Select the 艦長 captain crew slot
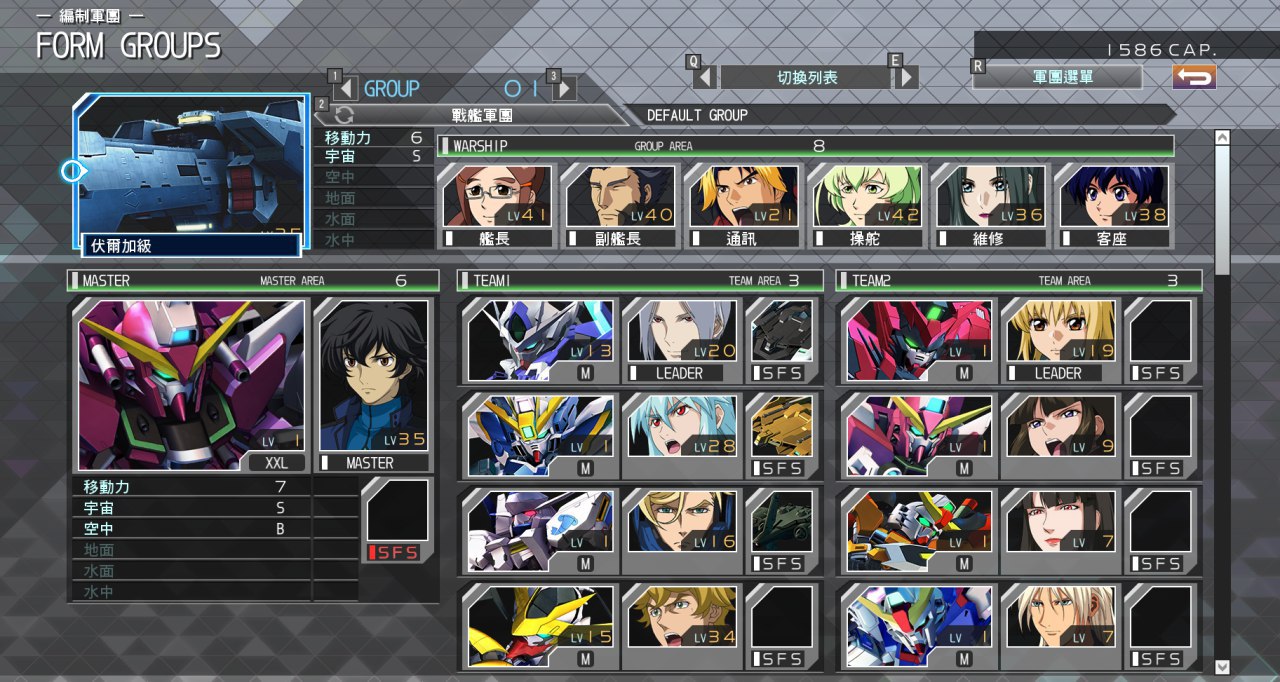The width and height of the screenshot is (1280, 682). [496, 205]
